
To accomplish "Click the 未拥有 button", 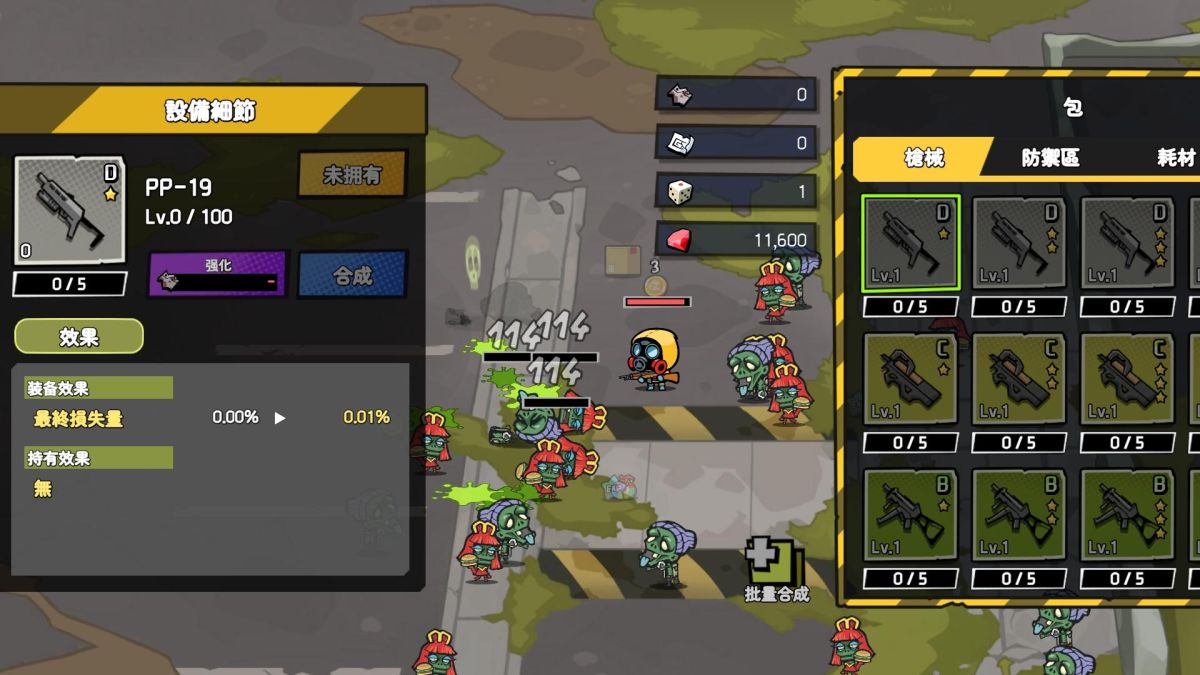I will (x=353, y=175).
